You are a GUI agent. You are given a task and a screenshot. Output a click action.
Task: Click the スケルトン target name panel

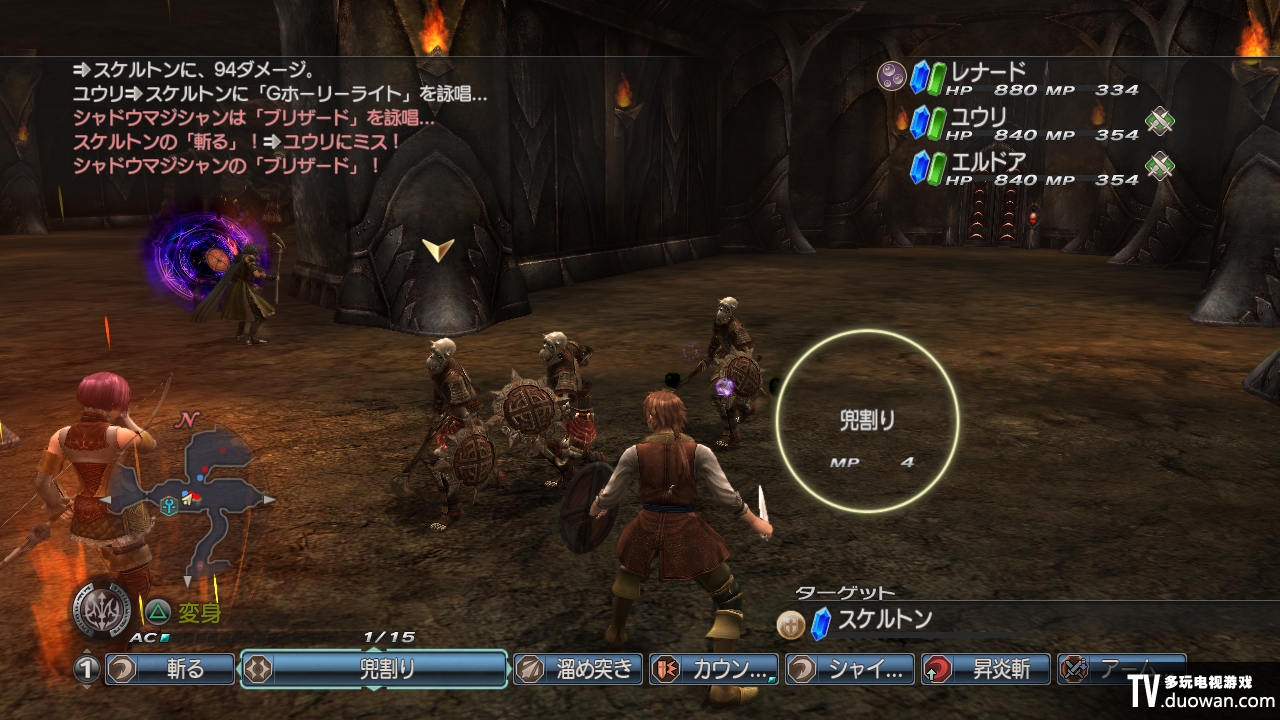point(885,620)
